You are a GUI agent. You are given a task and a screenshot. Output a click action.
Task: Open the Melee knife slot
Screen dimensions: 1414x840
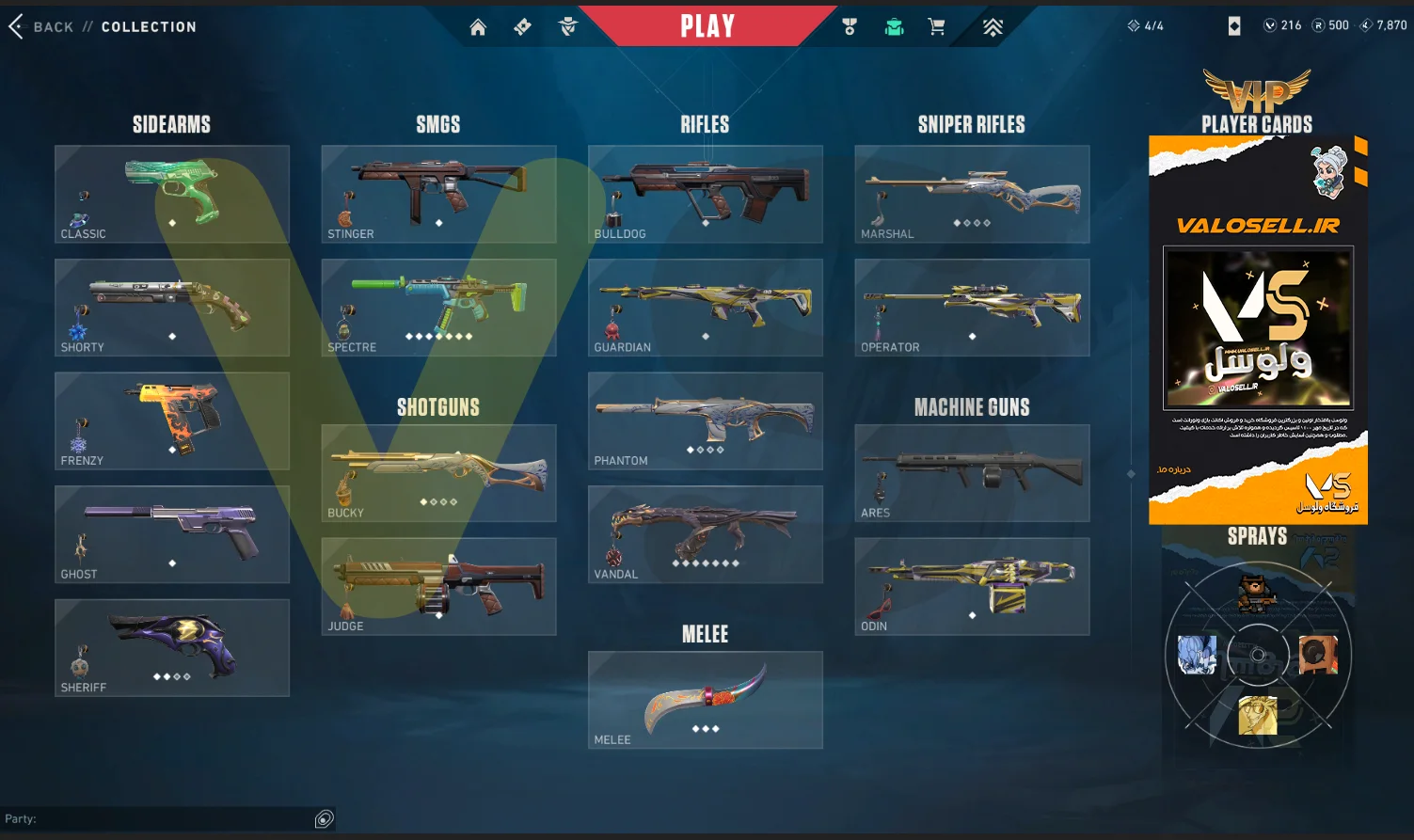tap(706, 700)
